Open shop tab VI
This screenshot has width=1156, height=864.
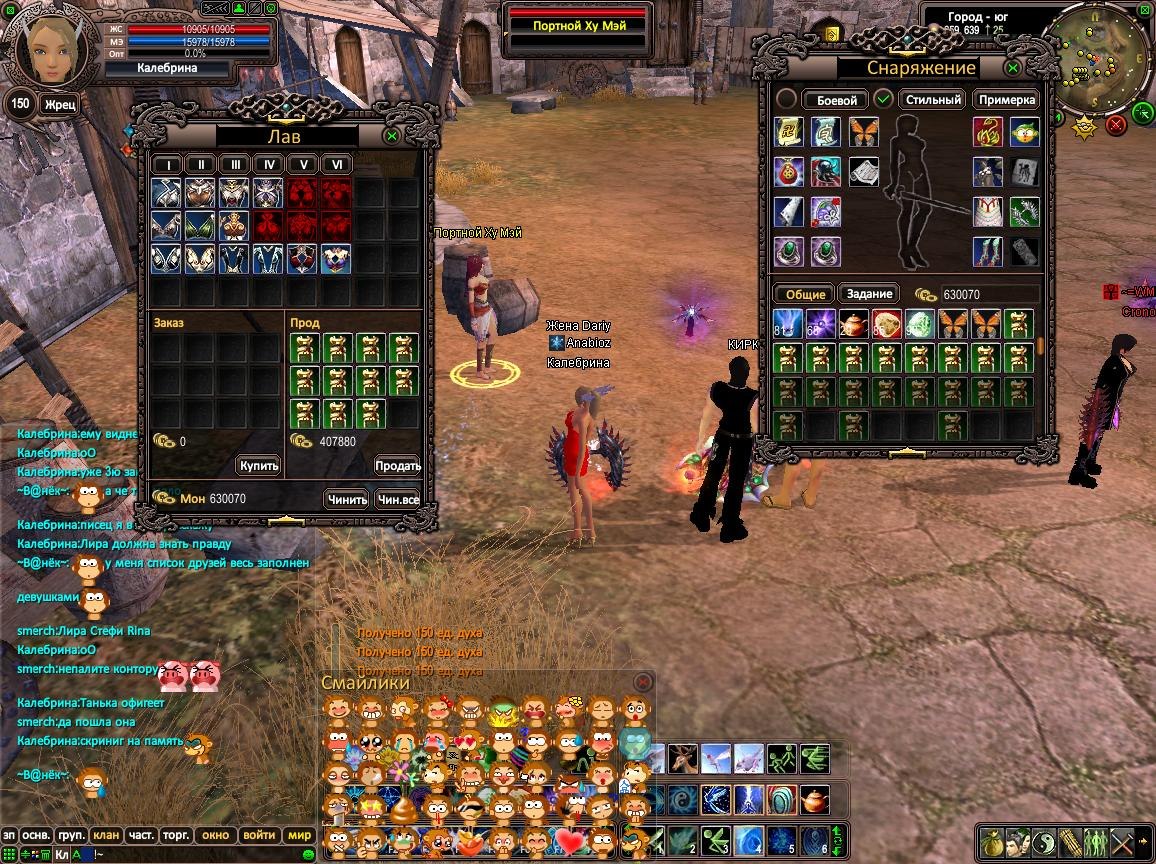pyautogui.click(x=337, y=165)
